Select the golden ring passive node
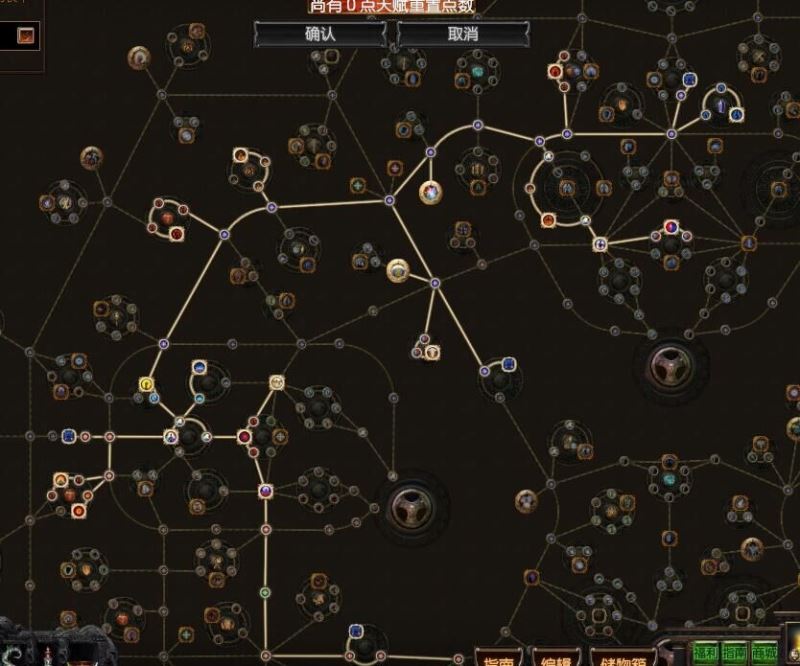 [x=398, y=269]
